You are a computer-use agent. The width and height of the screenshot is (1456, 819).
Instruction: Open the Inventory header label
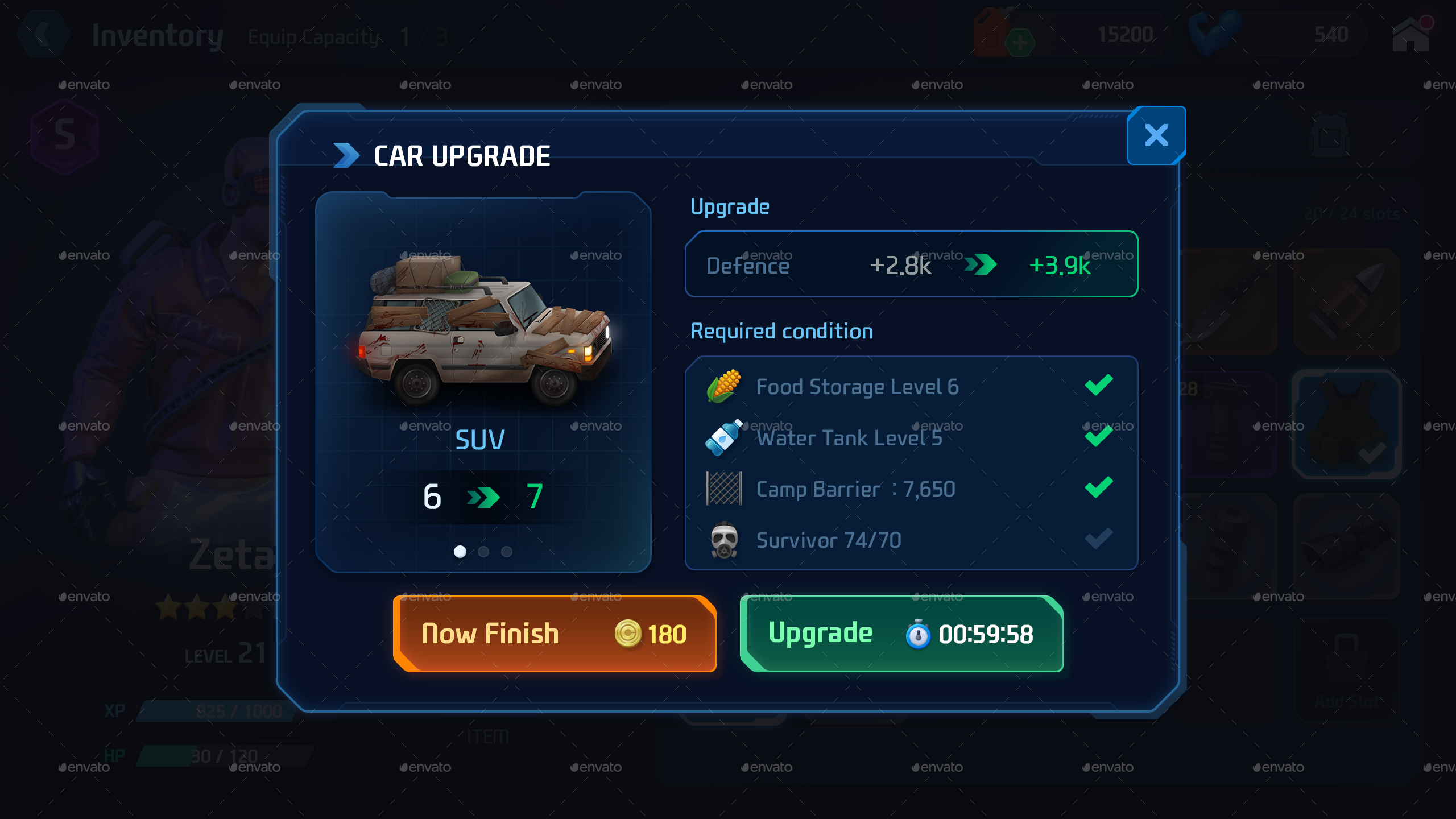(158, 35)
